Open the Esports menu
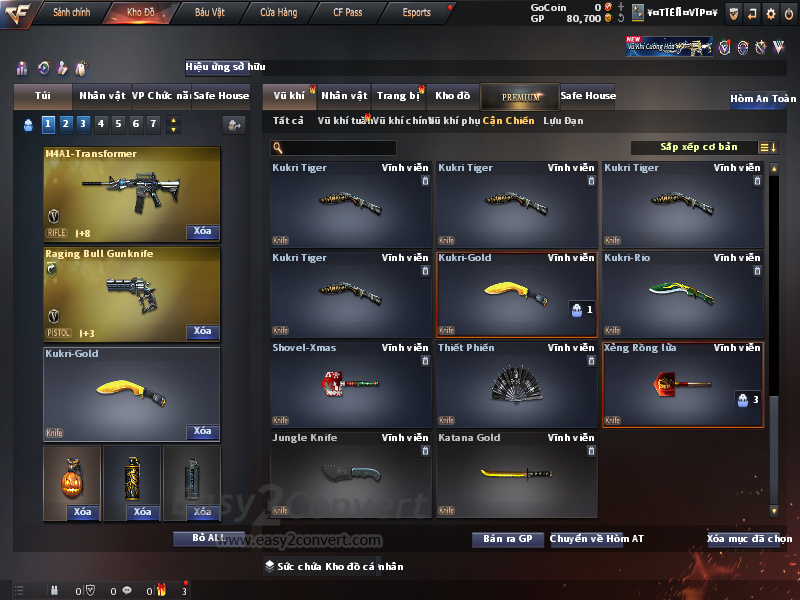This screenshot has height=600, width=800. pyautogui.click(x=417, y=13)
